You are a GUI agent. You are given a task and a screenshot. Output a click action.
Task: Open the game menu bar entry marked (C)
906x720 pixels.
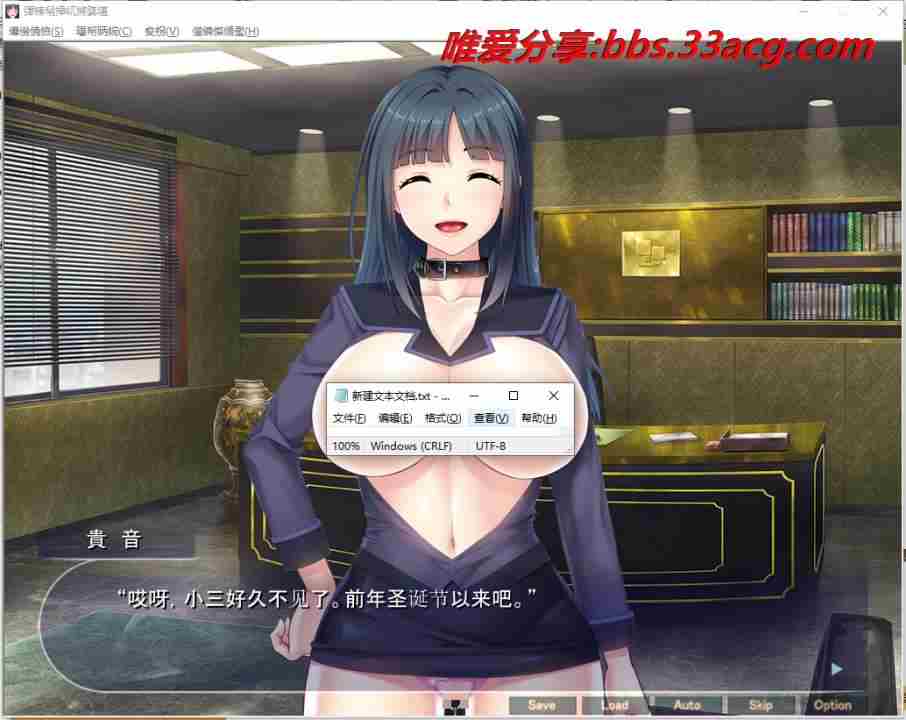coord(103,31)
